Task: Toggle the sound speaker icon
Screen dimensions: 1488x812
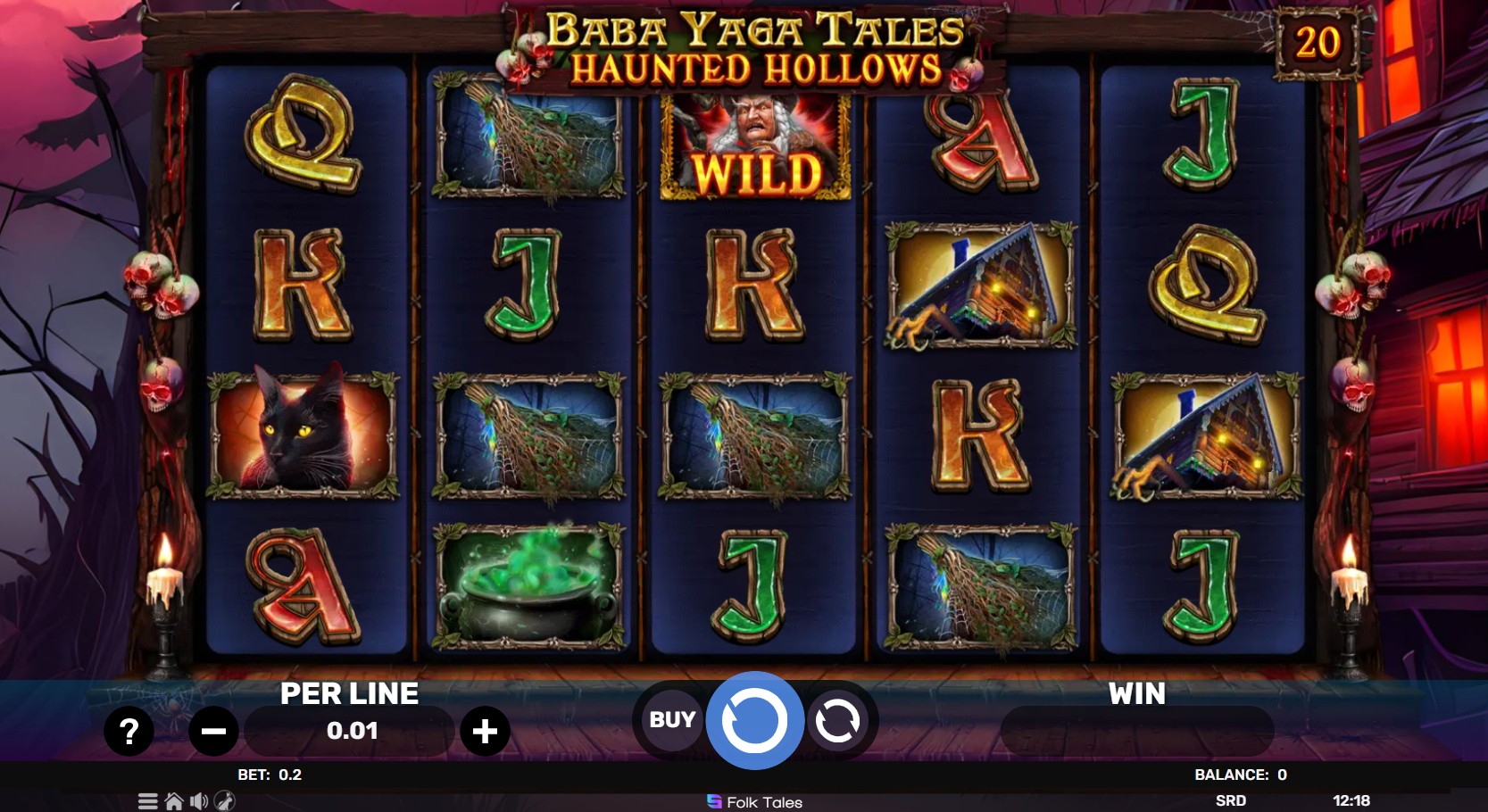Action: 199,801
